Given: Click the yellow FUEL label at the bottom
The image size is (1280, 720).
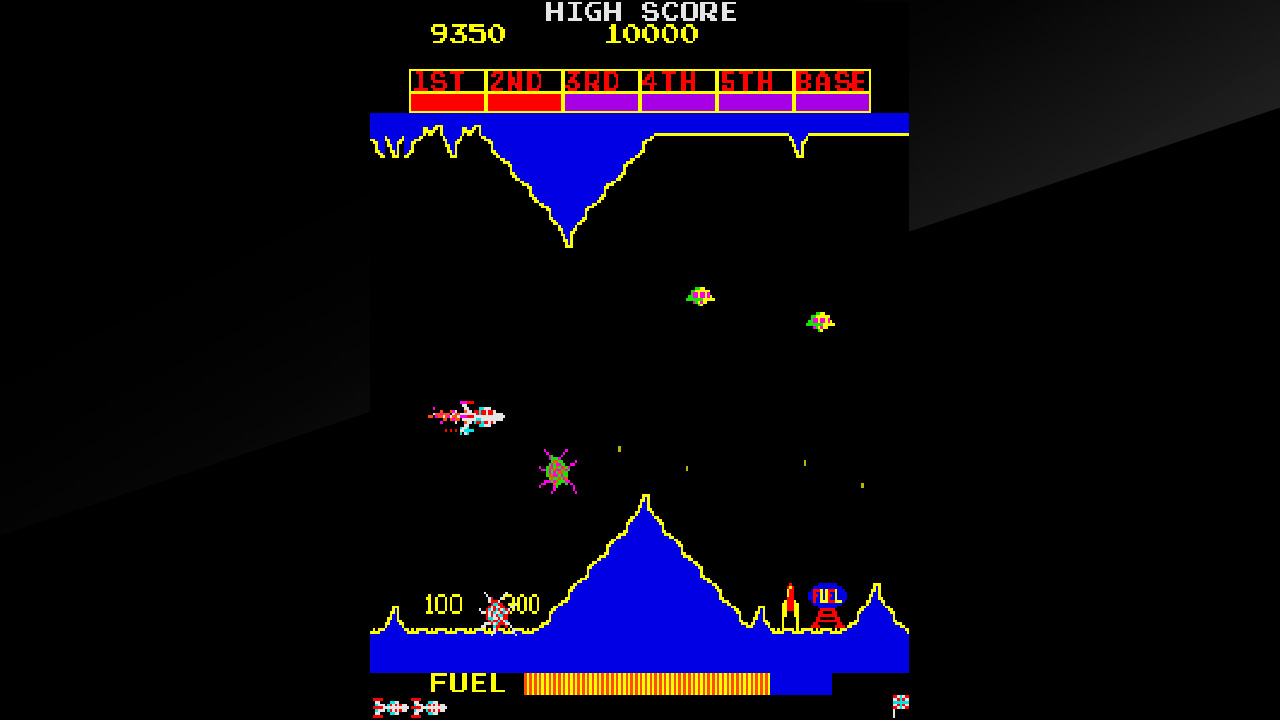Looking at the screenshot, I should tap(466, 685).
